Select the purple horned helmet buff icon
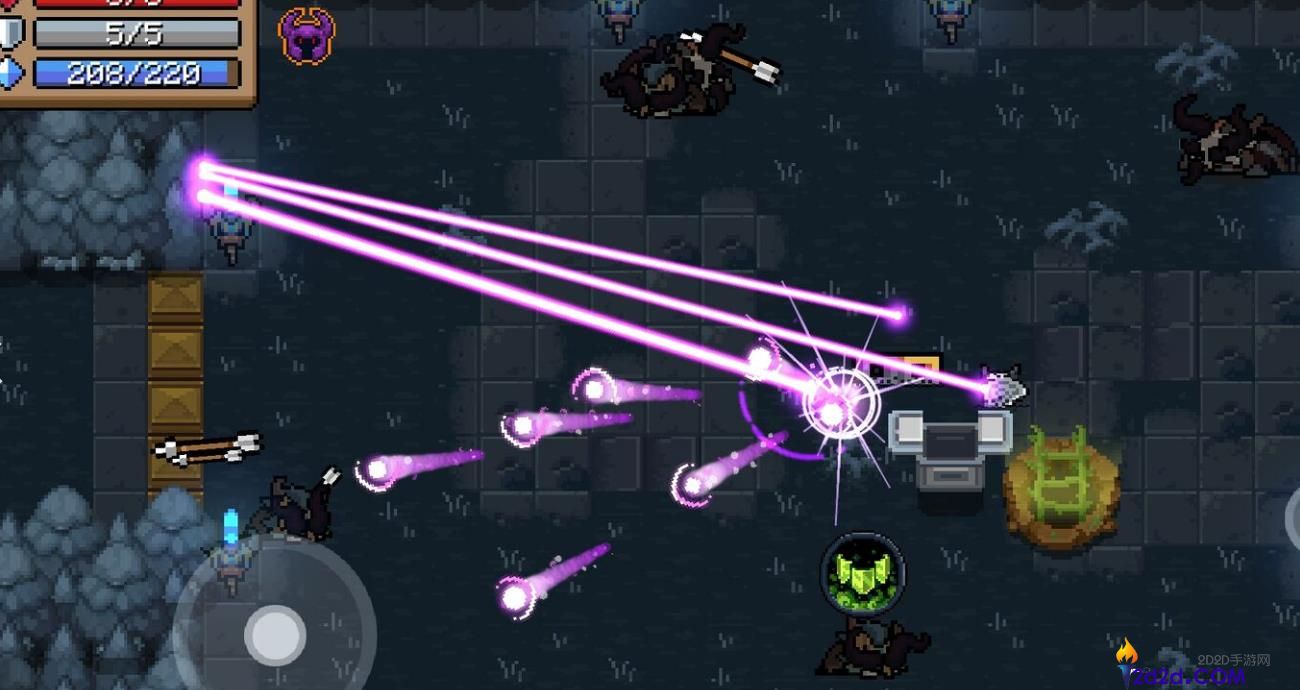The width and height of the screenshot is (1300, 690). (x=306, y=36)
